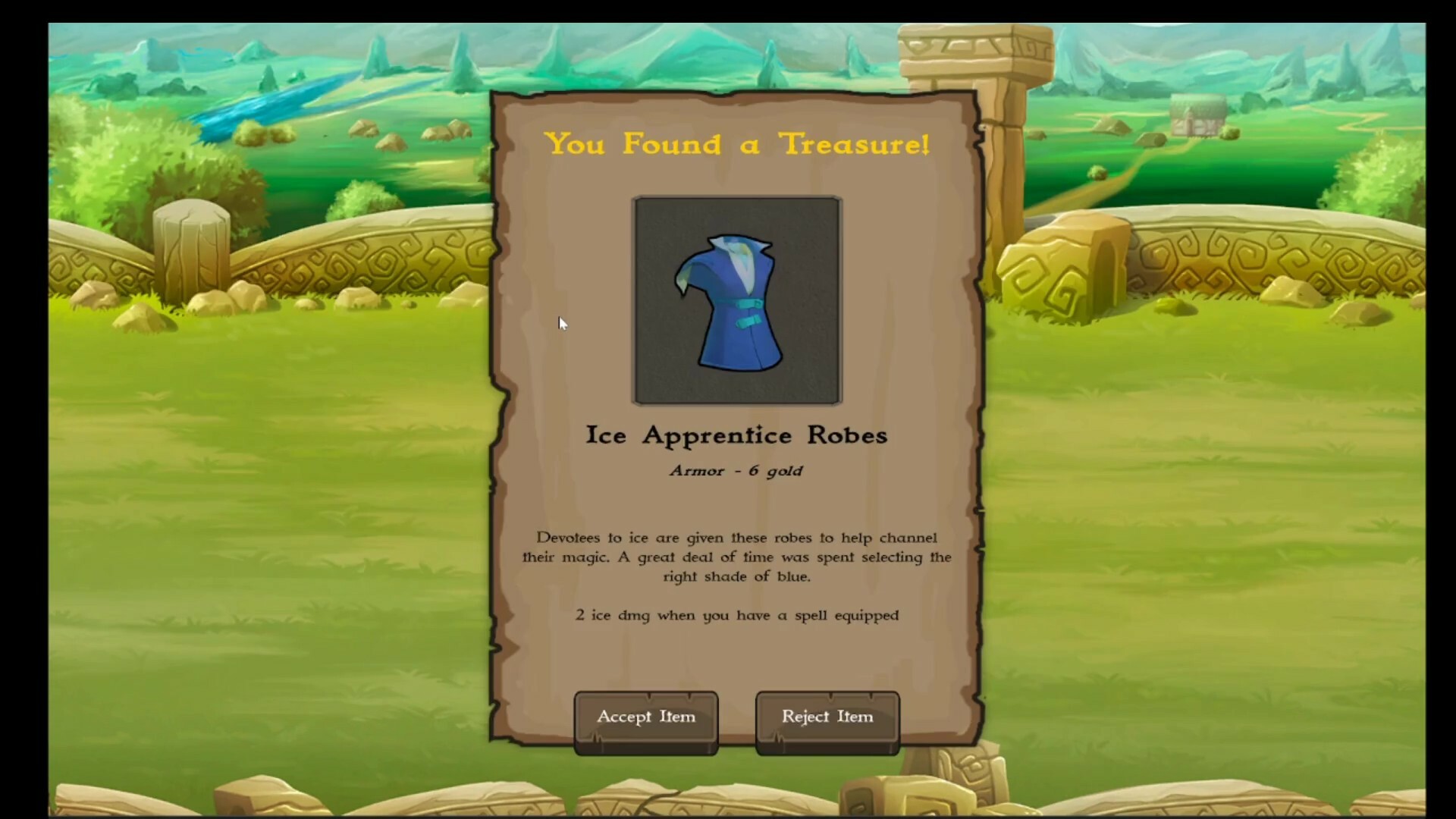Select the 'You Found a Treasure!' title

click(737, 144)
